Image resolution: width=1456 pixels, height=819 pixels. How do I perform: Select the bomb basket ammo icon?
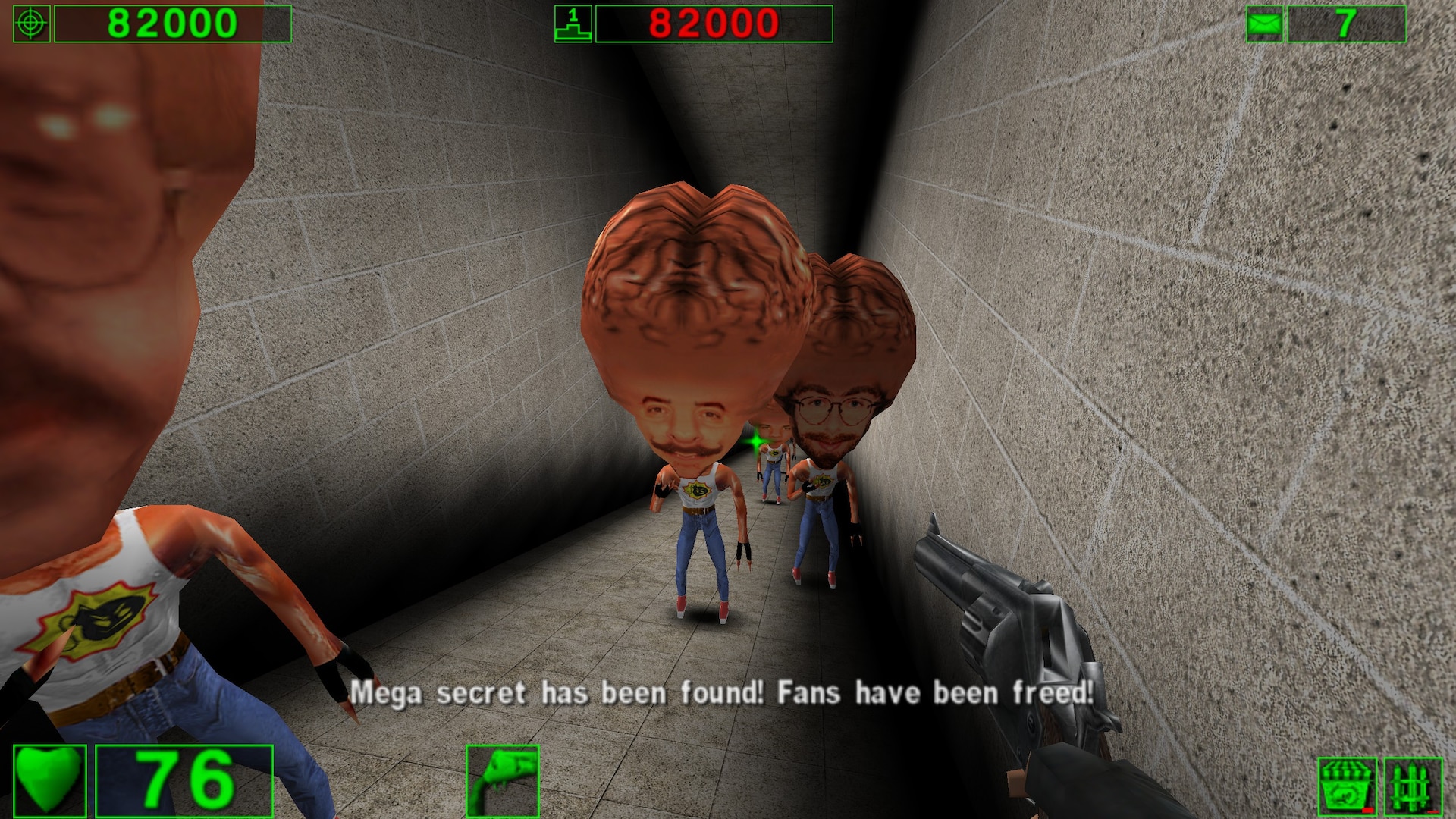point(1347,787)
